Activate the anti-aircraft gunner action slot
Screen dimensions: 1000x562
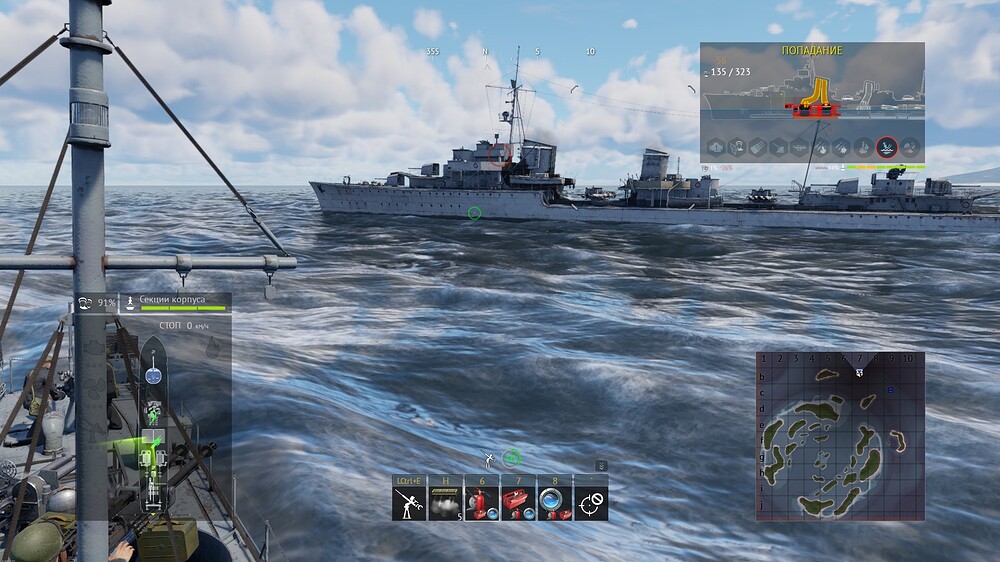[x=409, y=503]
